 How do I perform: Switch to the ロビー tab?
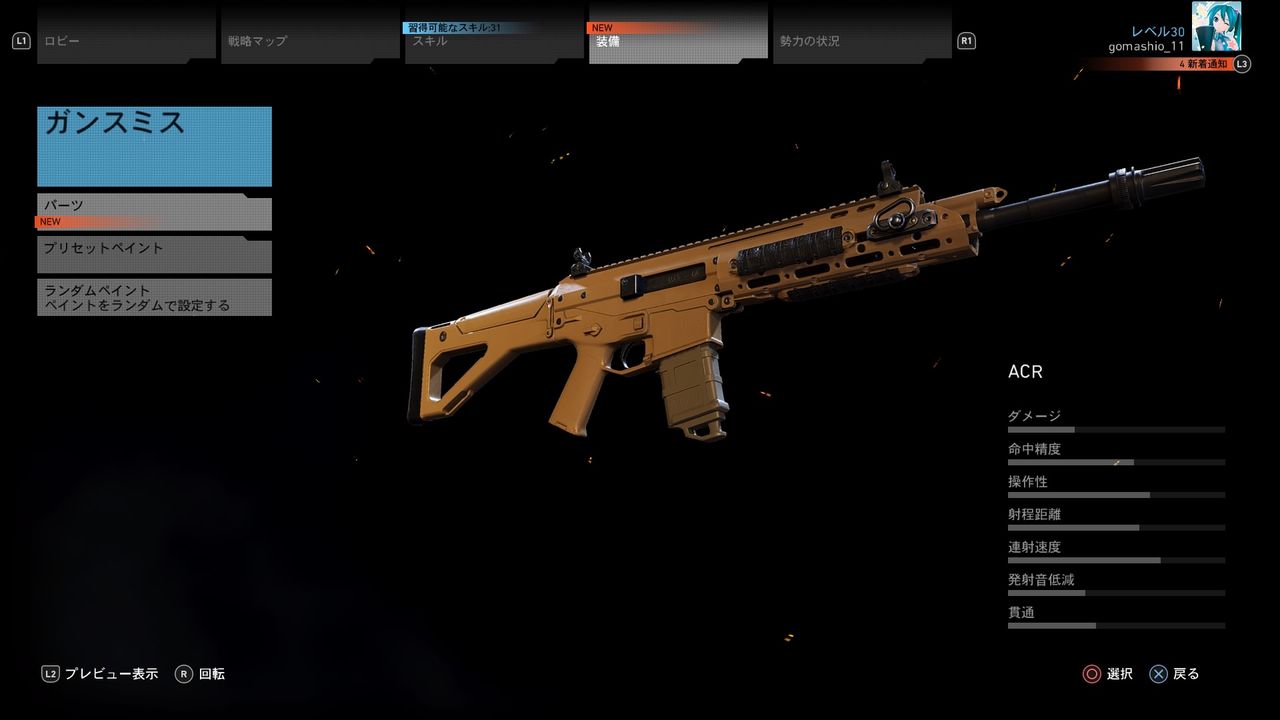tap(126, 40)
